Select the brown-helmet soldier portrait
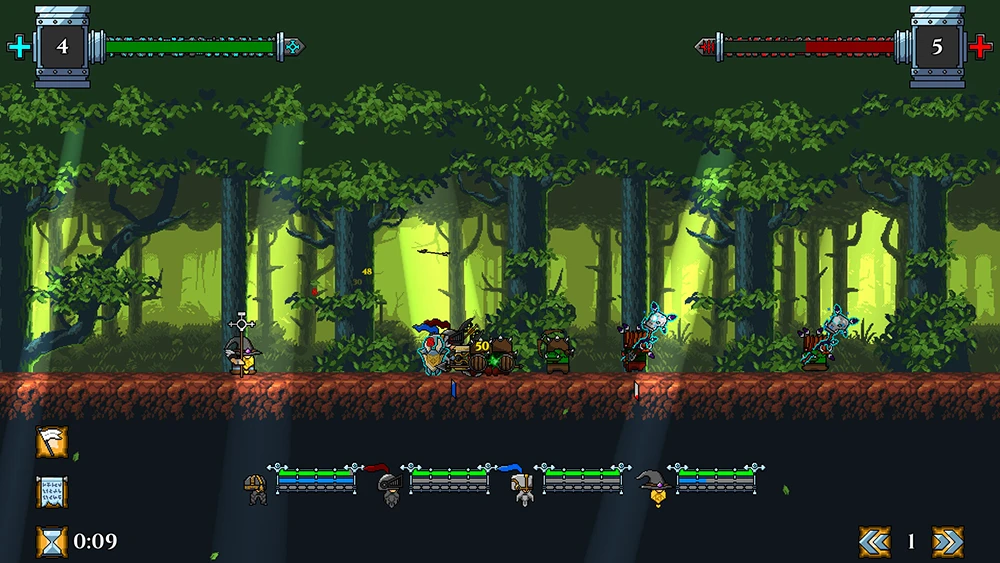 coord(256,487)
